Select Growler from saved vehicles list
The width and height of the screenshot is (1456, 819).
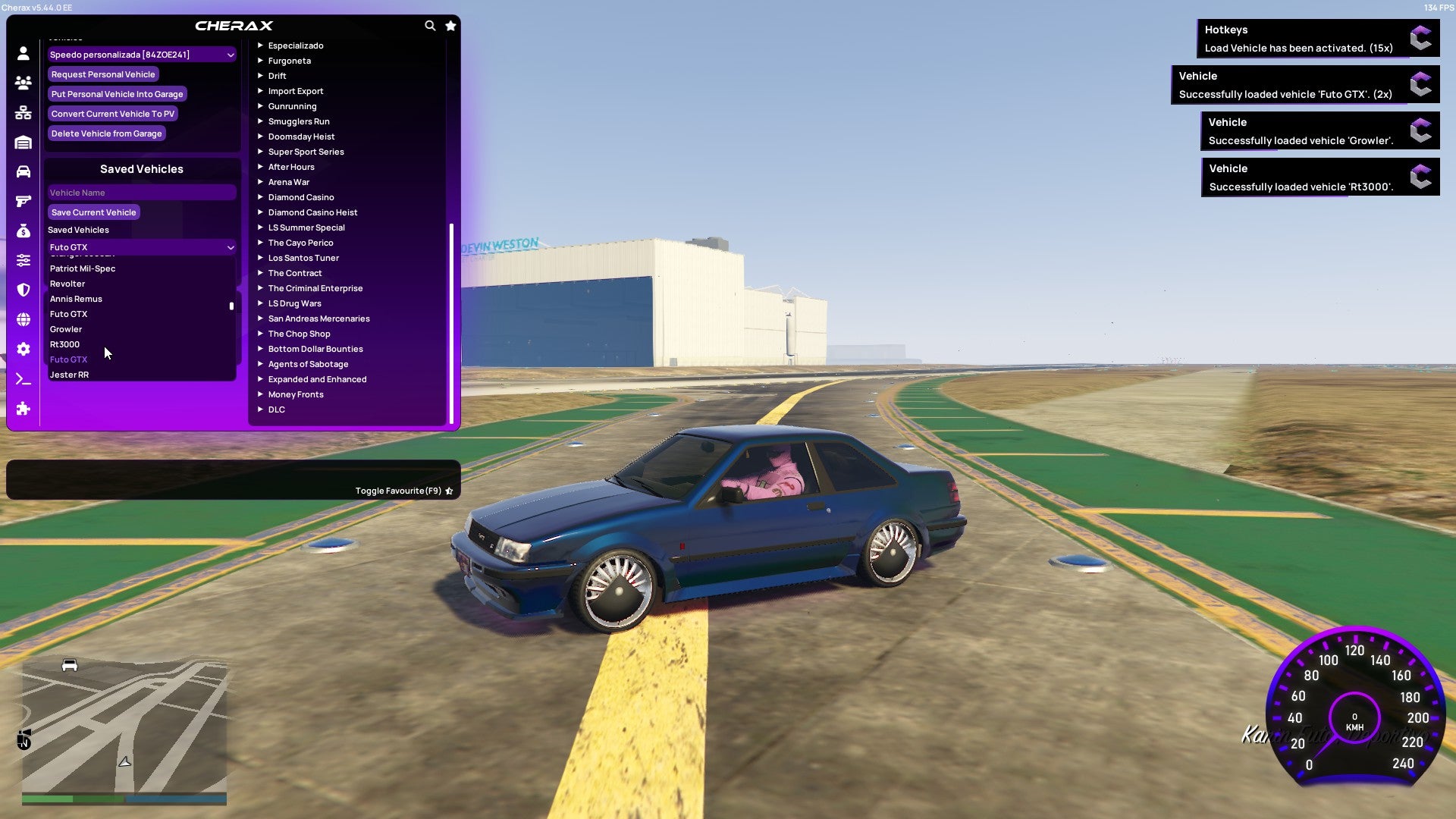(x=66, y=328)
